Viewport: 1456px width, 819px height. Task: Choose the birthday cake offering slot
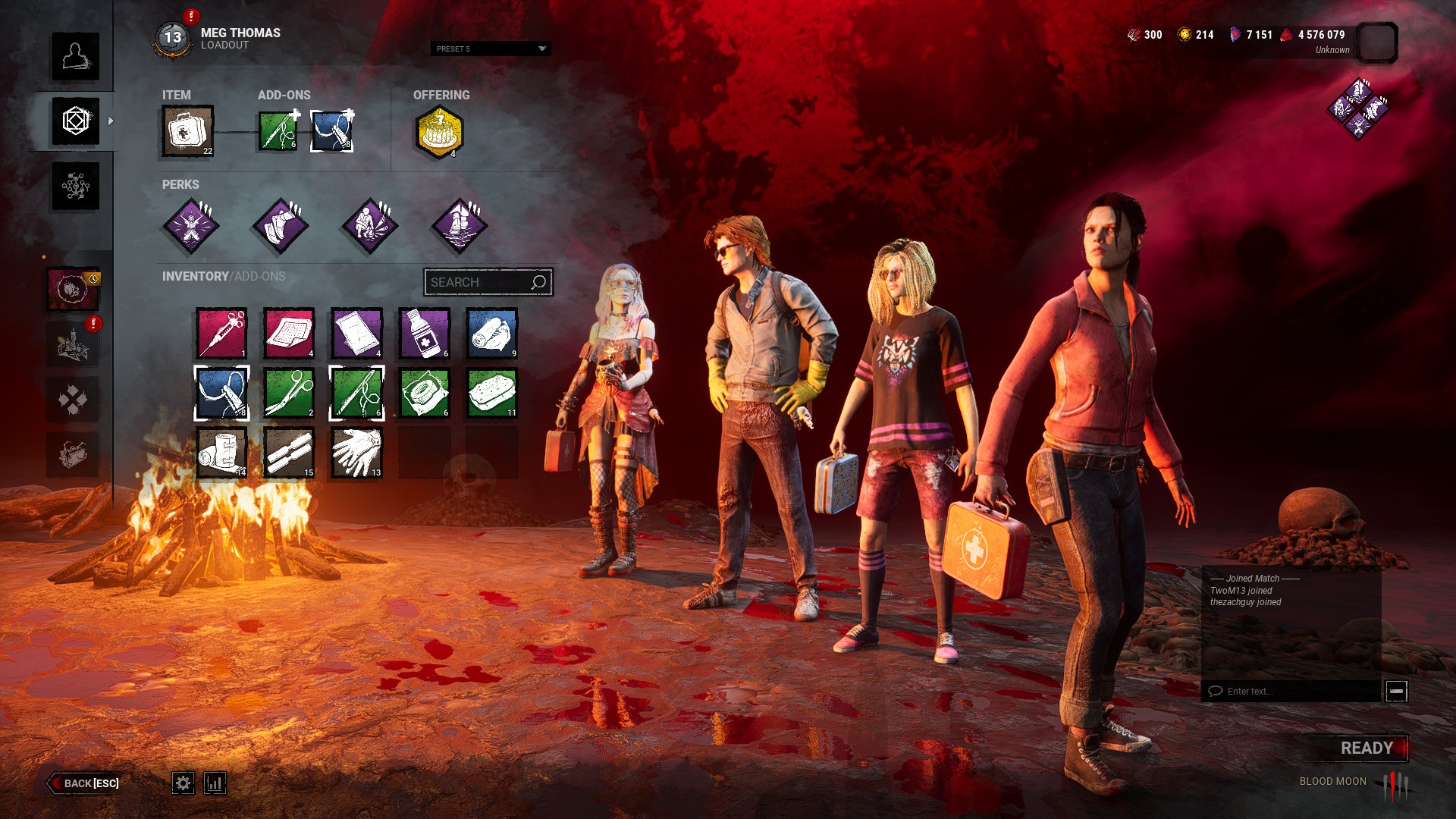pos(439,132)
